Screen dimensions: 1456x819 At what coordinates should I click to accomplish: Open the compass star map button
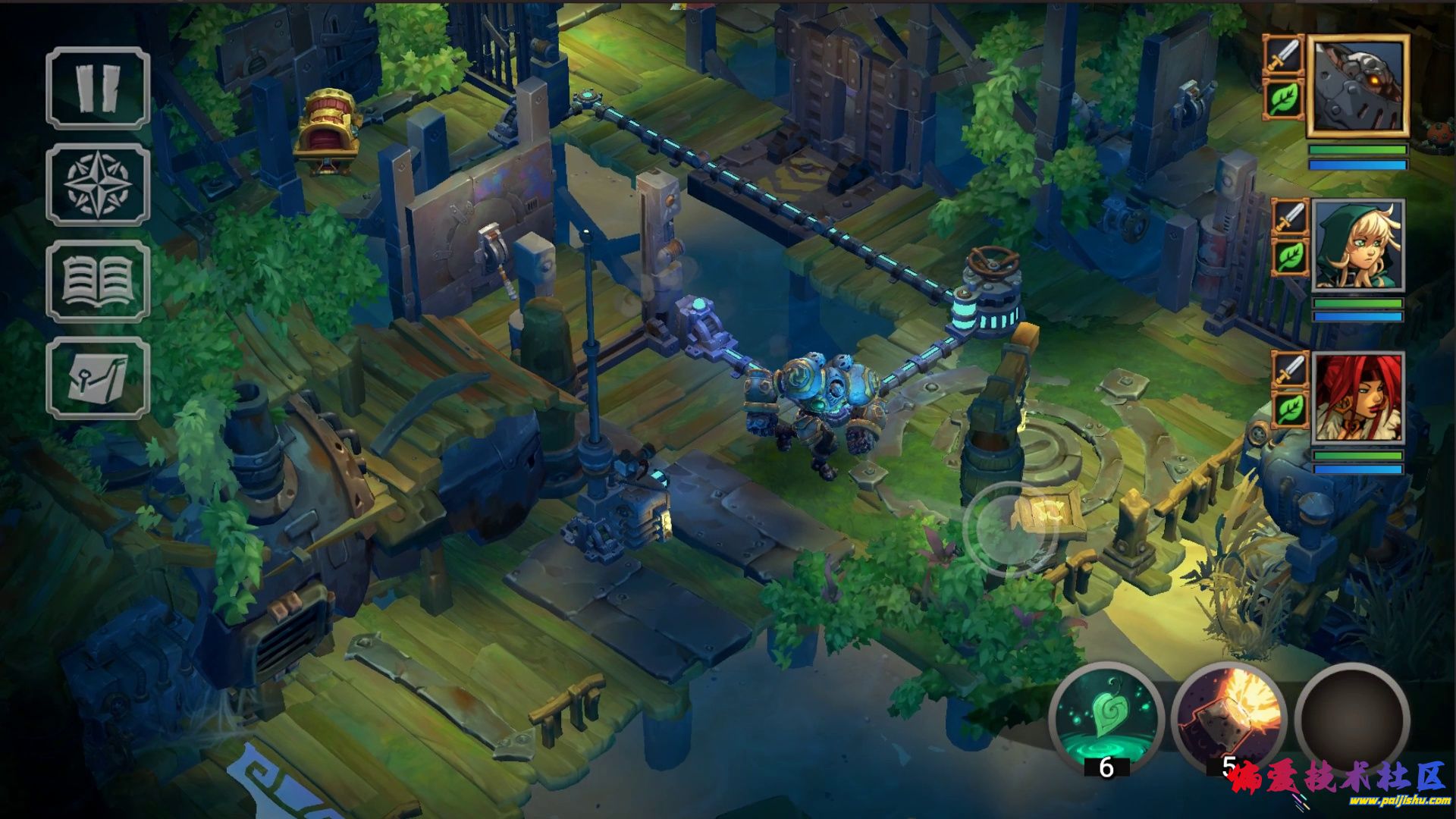pyautogui.click(x=98, y=184)
